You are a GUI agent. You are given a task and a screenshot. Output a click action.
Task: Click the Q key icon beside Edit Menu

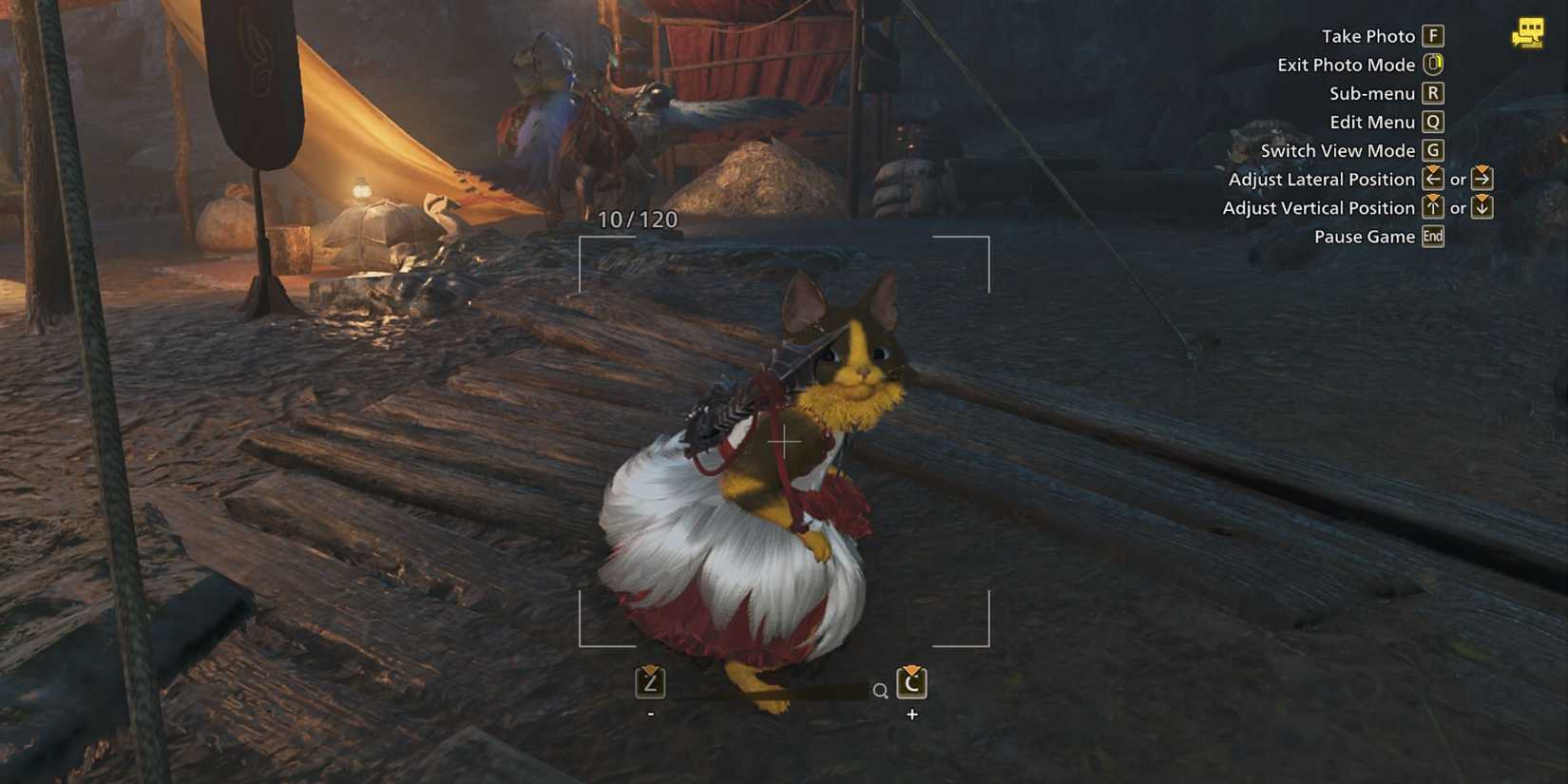pos(1433,122)
